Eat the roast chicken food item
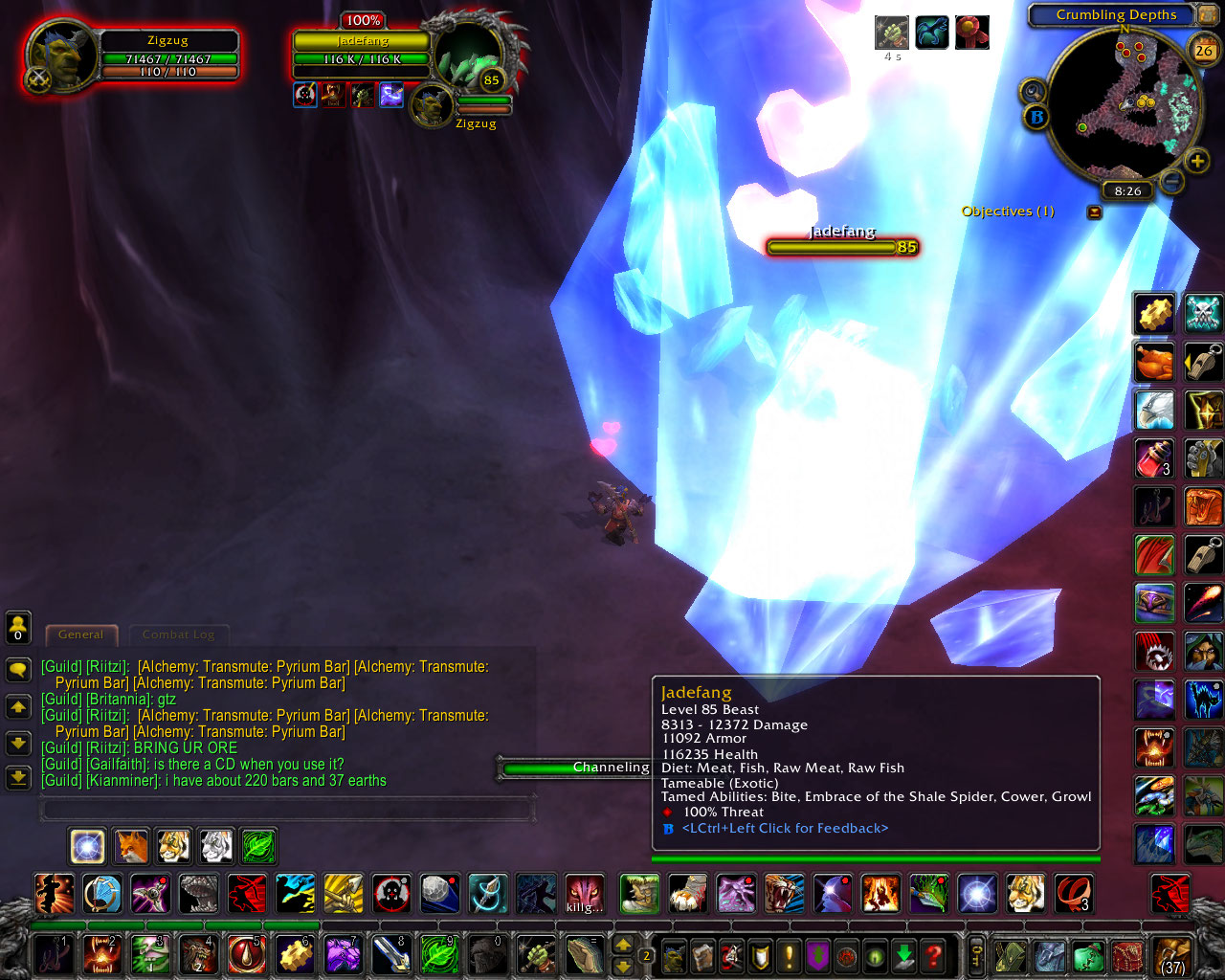This screenshot has width=1225, height=980. pyautogui.click(x=1154, y=362)
